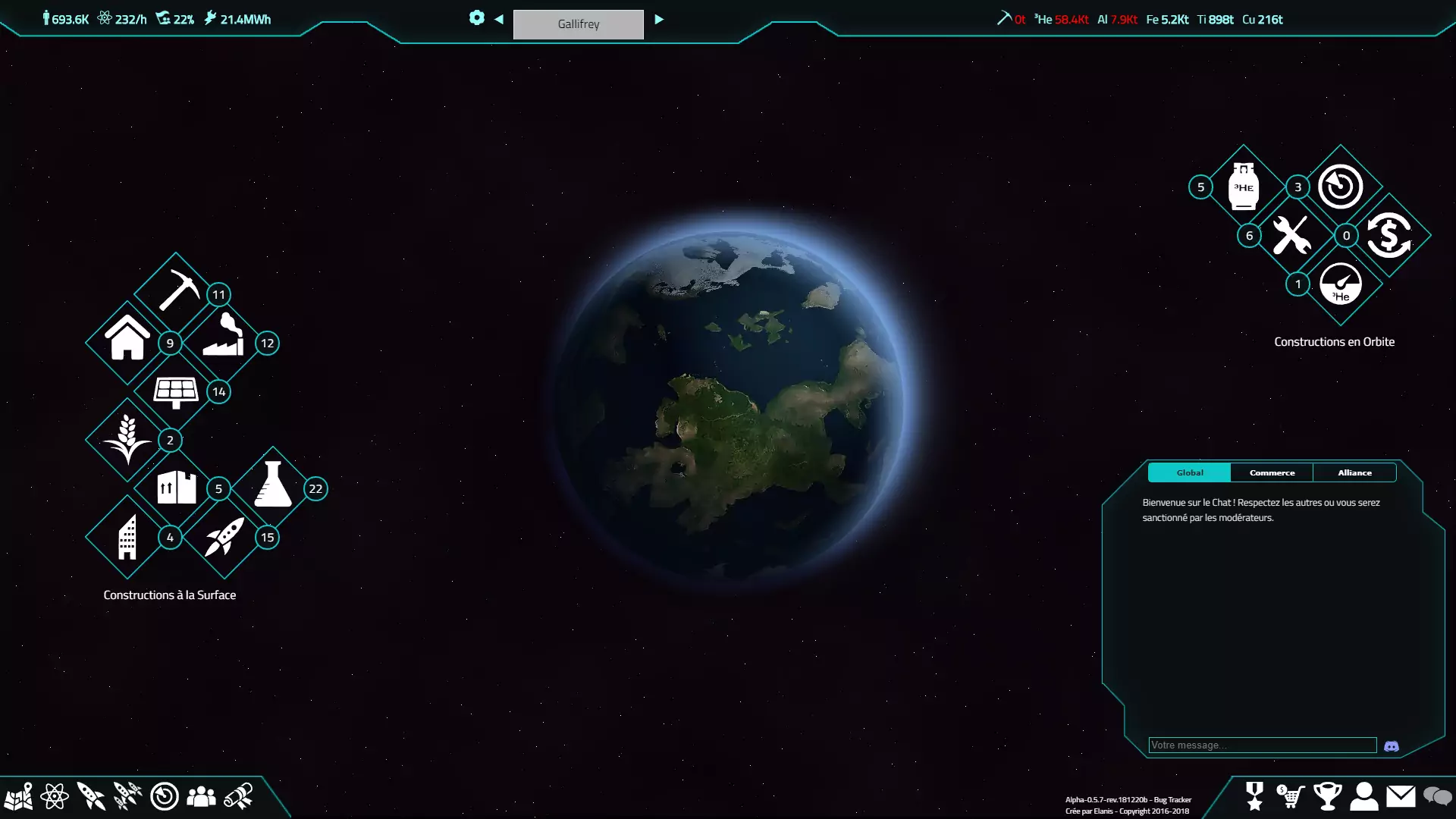Click the chat message input field
The image size is (1456, 819).
tap(1262, 745)
